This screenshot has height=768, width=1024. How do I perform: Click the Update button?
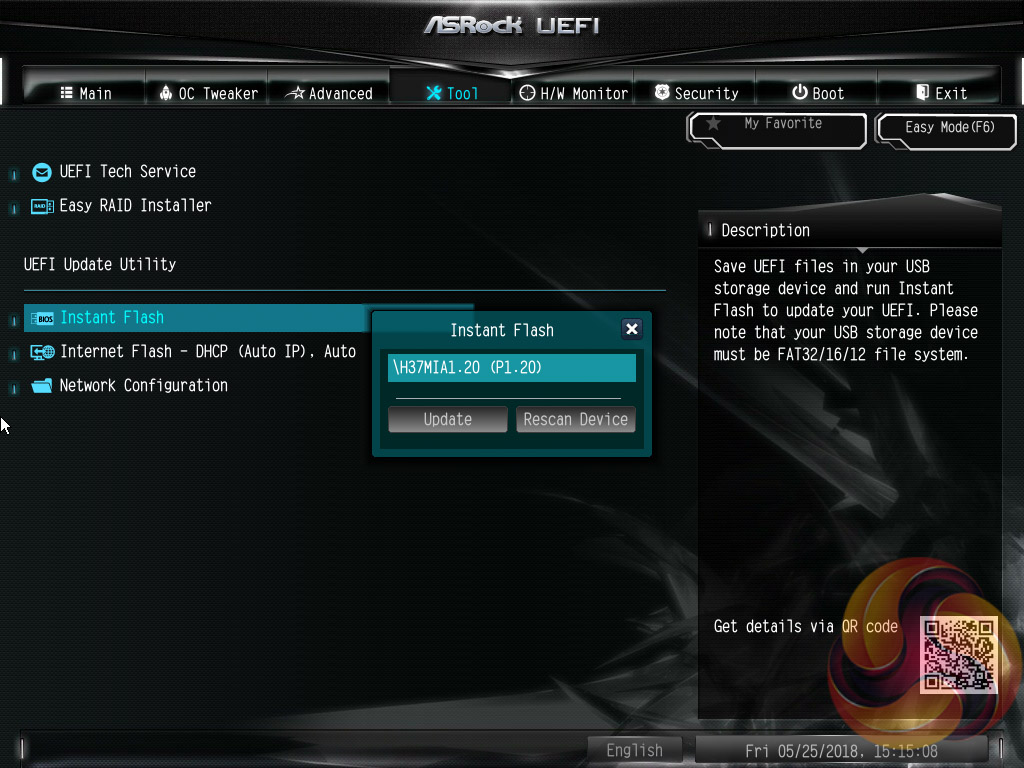click(x=447, y=419)
